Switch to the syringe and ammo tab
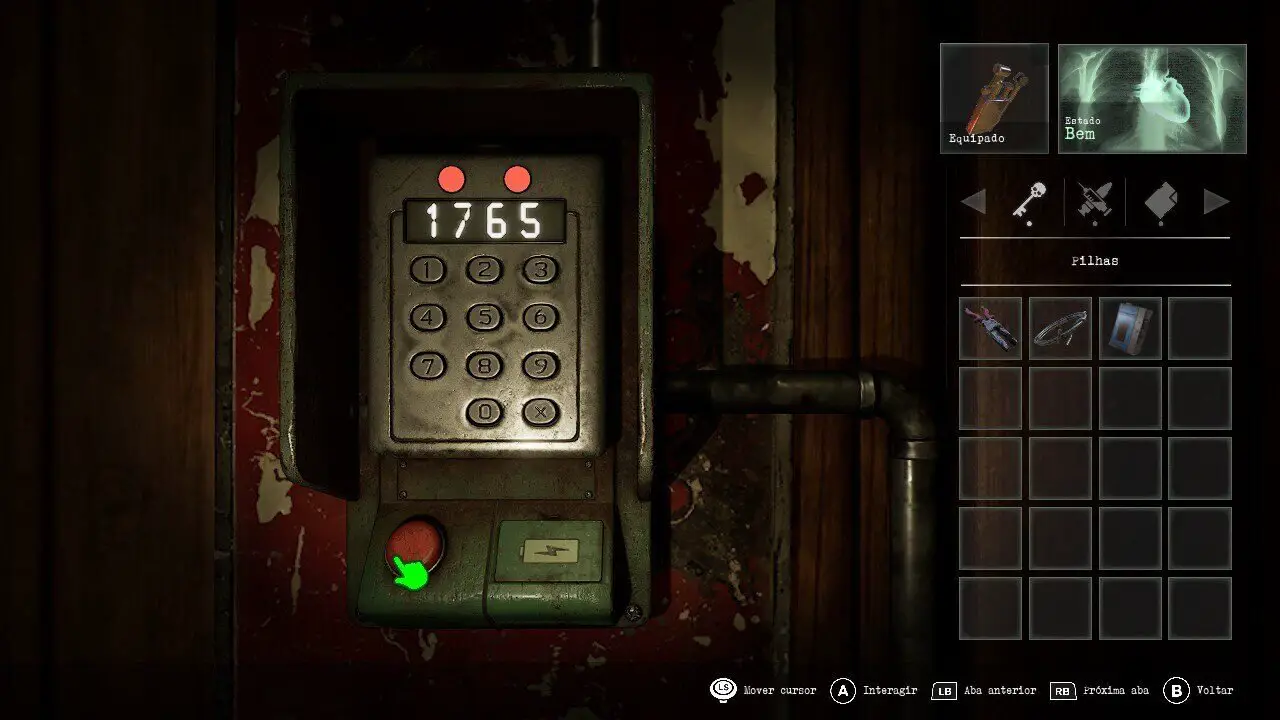This screenshot has height=720, width=1280. tap(1095, 202)
